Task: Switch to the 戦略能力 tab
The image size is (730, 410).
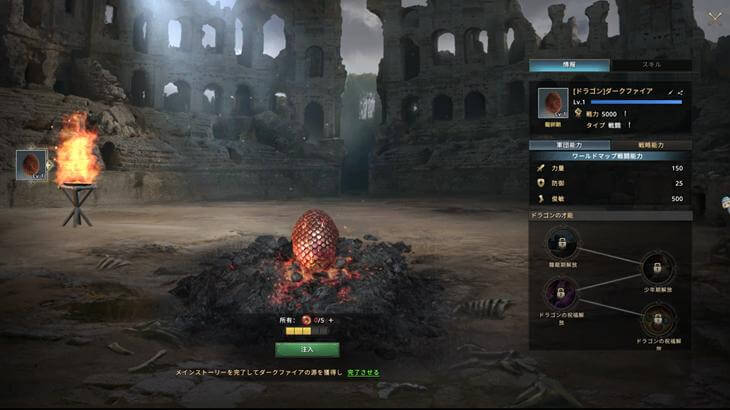Action: (x=651, y=145)
